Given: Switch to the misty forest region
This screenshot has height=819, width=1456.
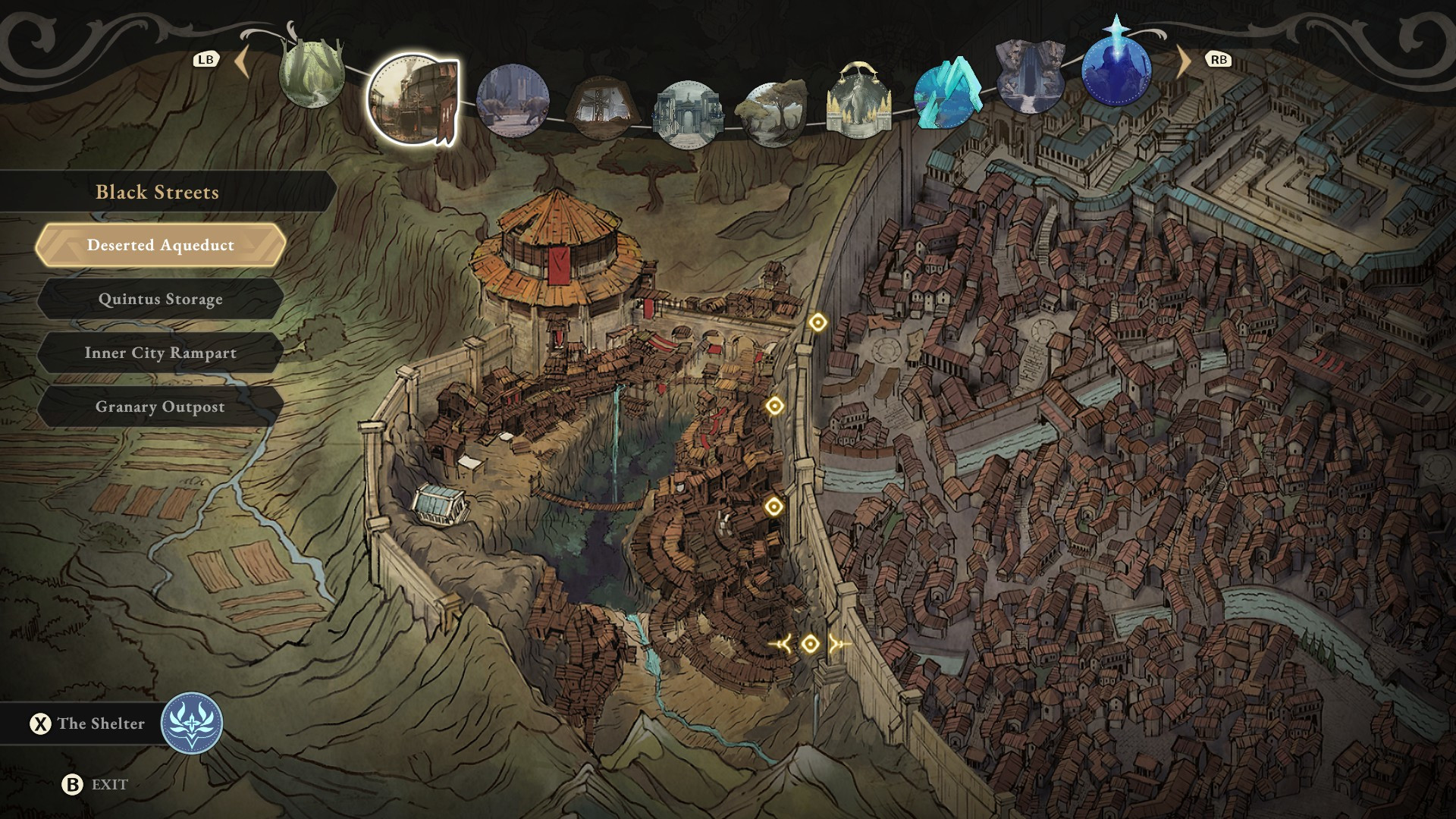Looking at the screenshot, I should [312, 74].
